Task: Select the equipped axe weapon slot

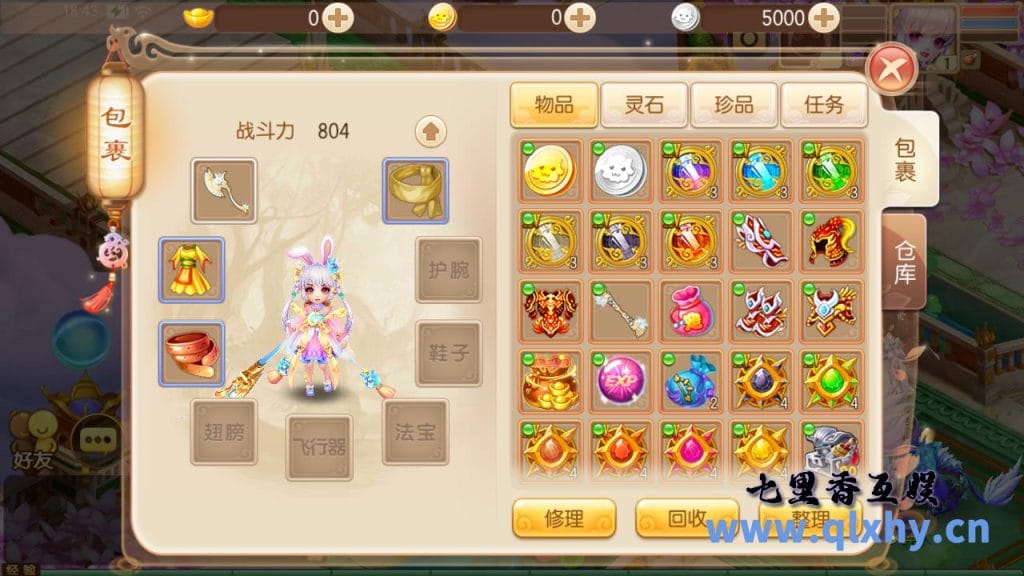Action: [x=224, y=190]
